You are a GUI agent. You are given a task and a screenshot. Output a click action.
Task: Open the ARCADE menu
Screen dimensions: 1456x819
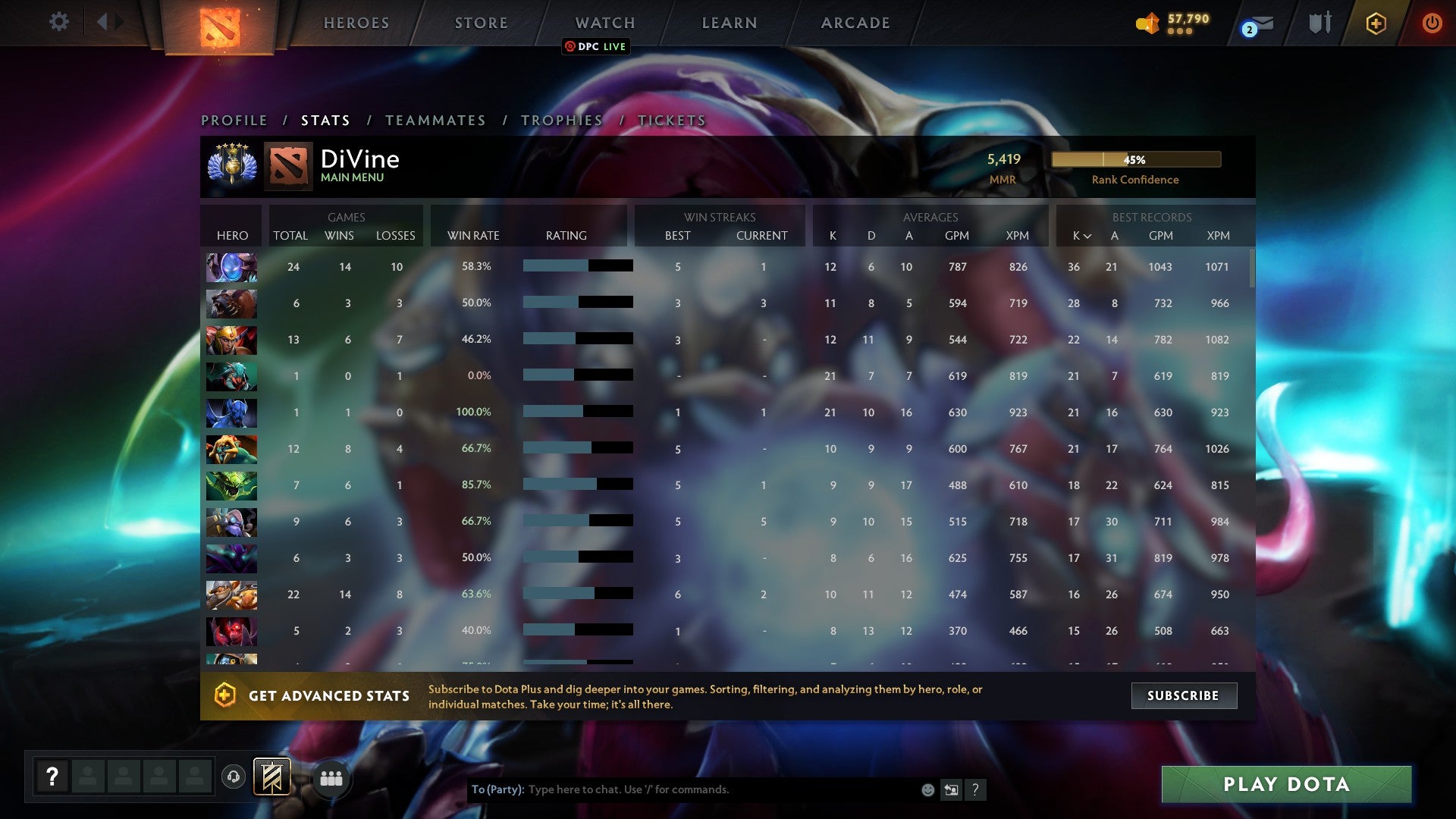pyautogui.click(x=854, y=23)
